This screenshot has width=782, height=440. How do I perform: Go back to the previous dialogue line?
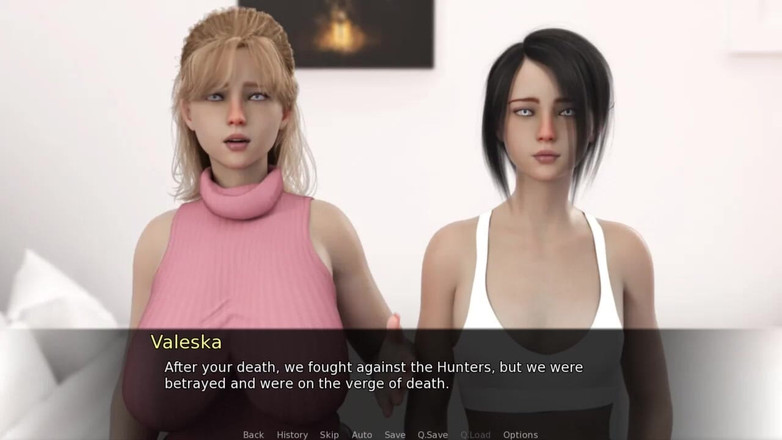[x=253, y=435]
